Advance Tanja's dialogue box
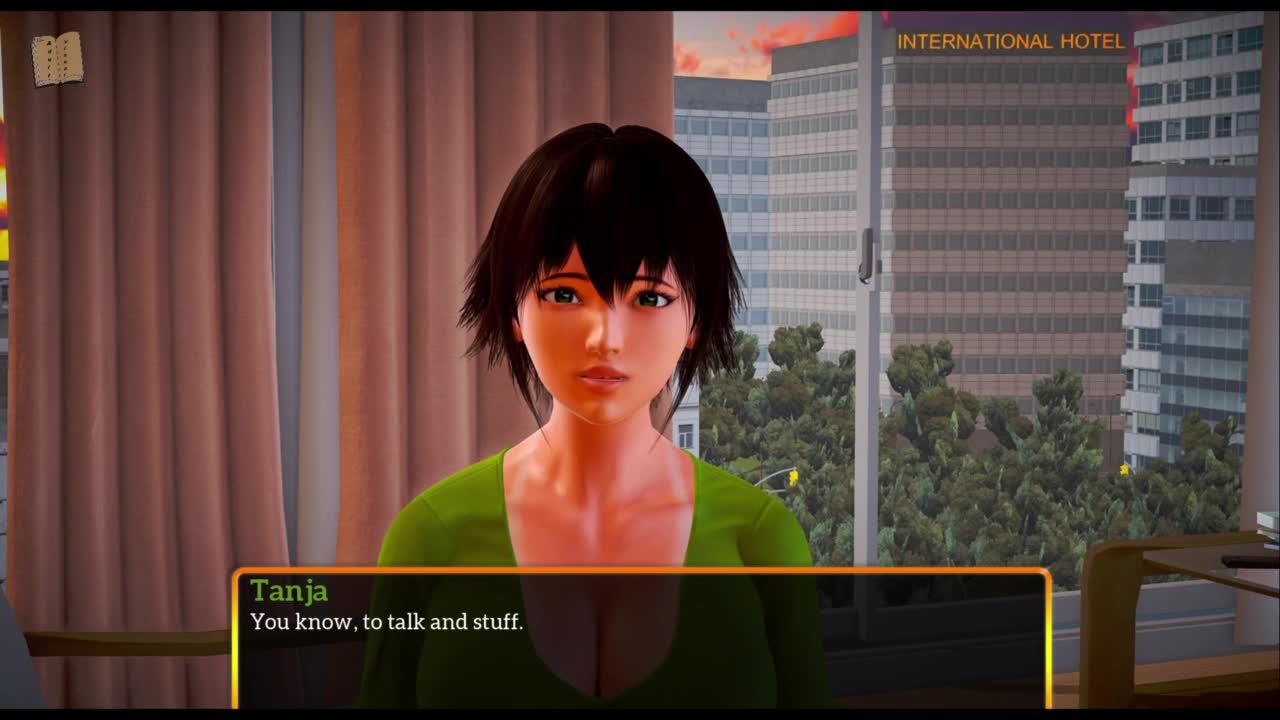This screenshot has height=720, width=1280. pyautogui.click(x=641, y=638)
